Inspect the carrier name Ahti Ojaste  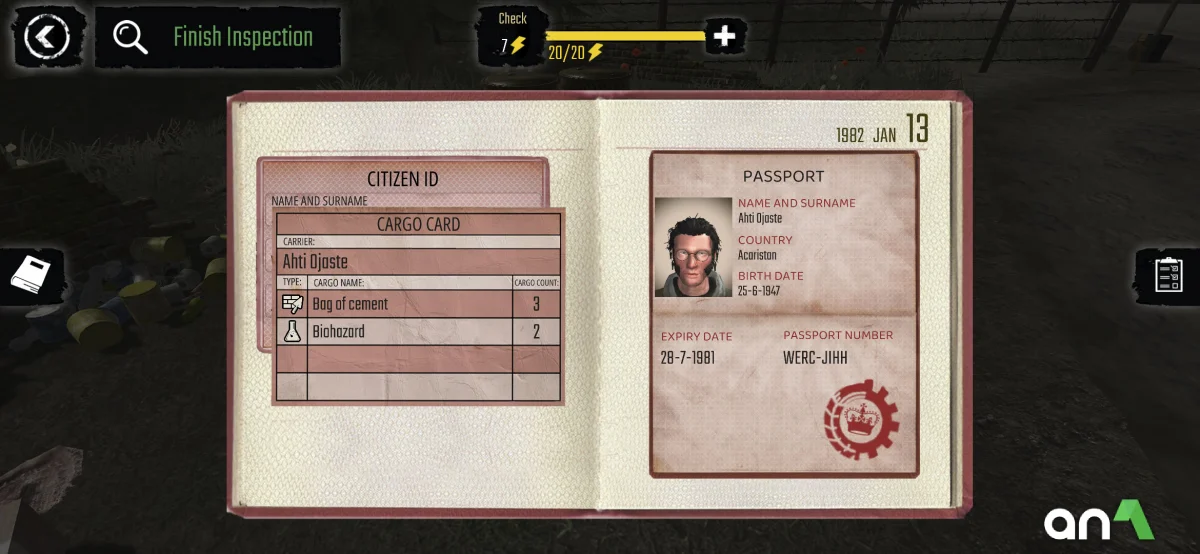point(316,261)
